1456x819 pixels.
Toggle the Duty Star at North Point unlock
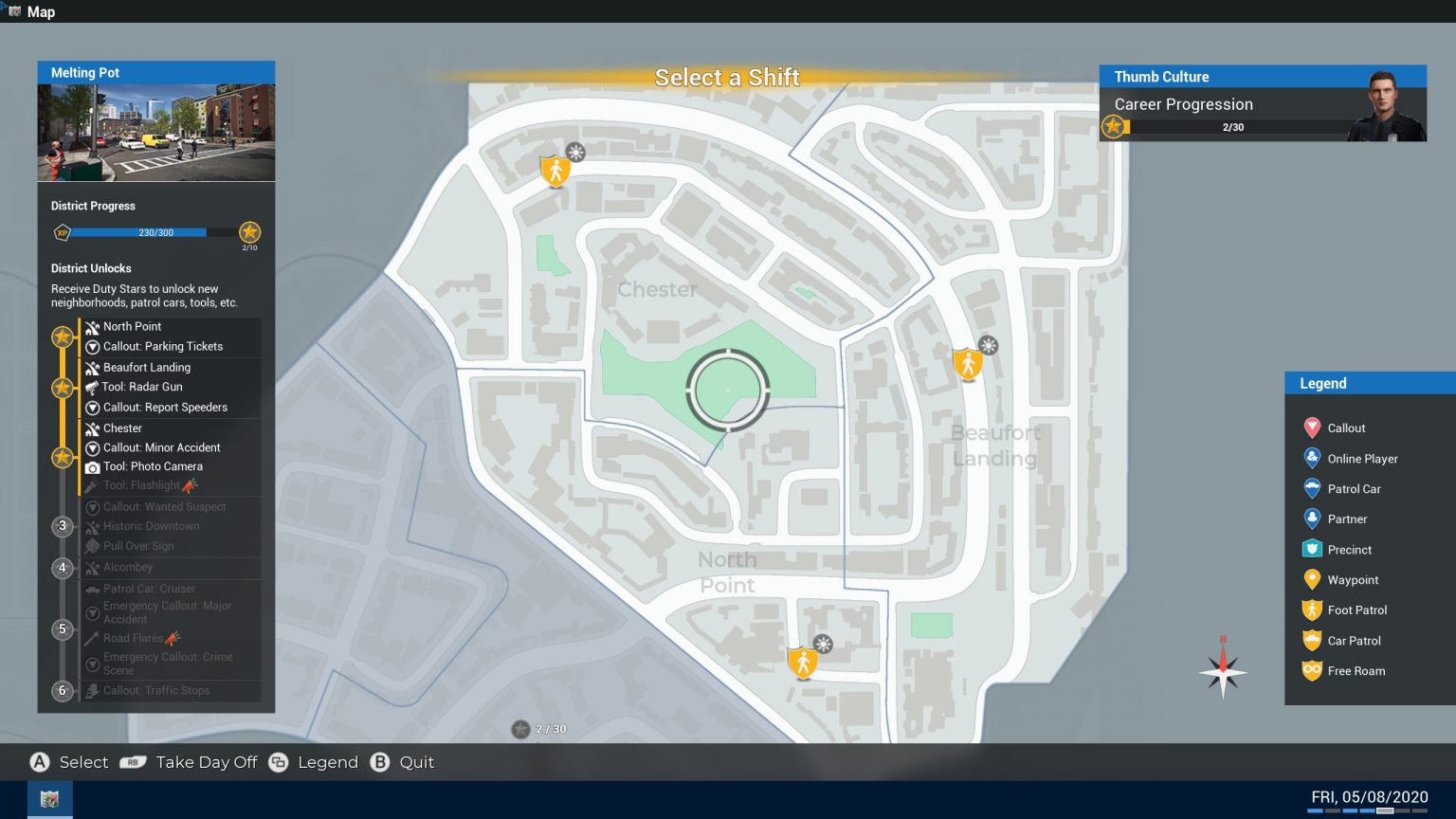[63, 337]
